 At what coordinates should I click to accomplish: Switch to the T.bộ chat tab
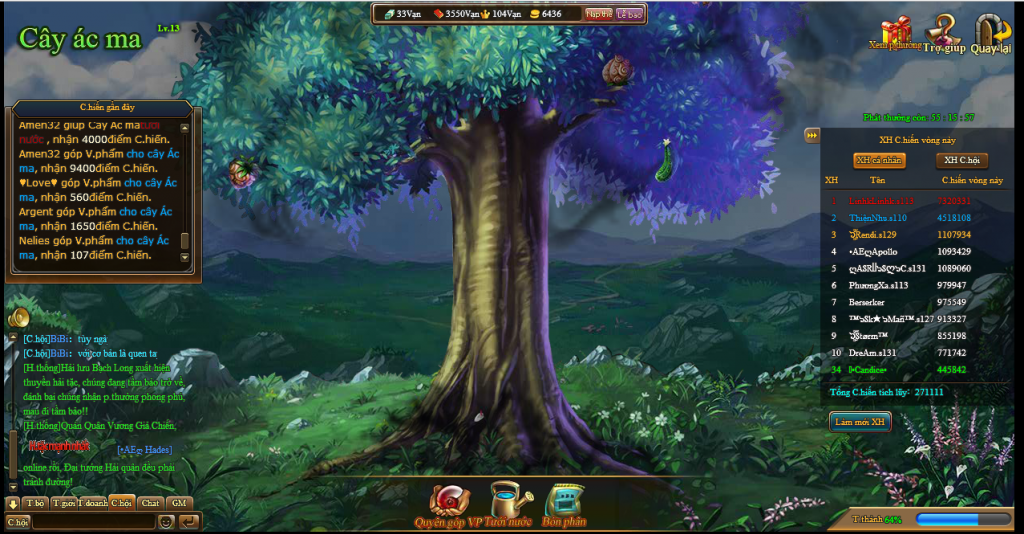(x=35, y=502)
